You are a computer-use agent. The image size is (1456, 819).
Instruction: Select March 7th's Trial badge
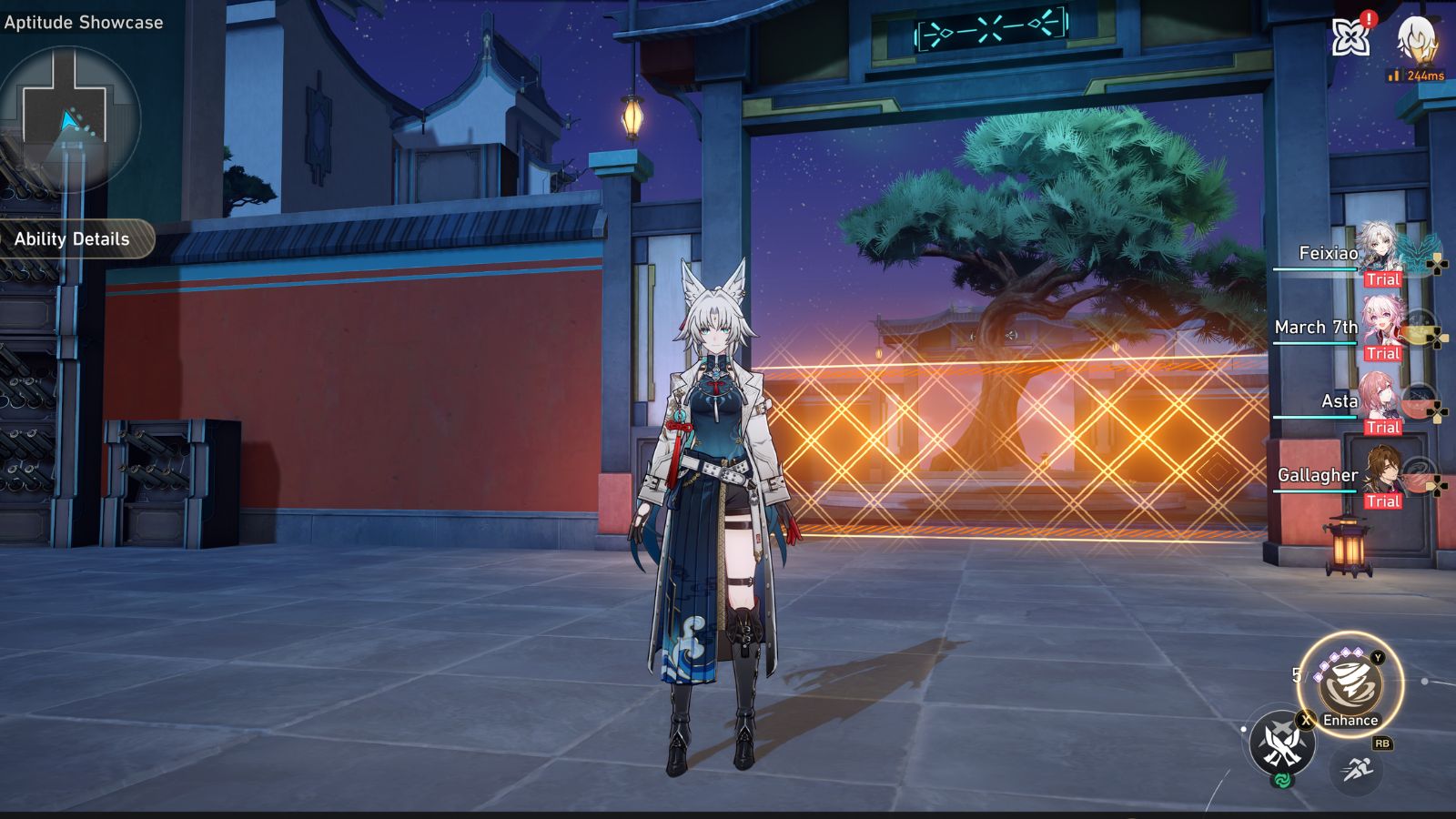1382,355
